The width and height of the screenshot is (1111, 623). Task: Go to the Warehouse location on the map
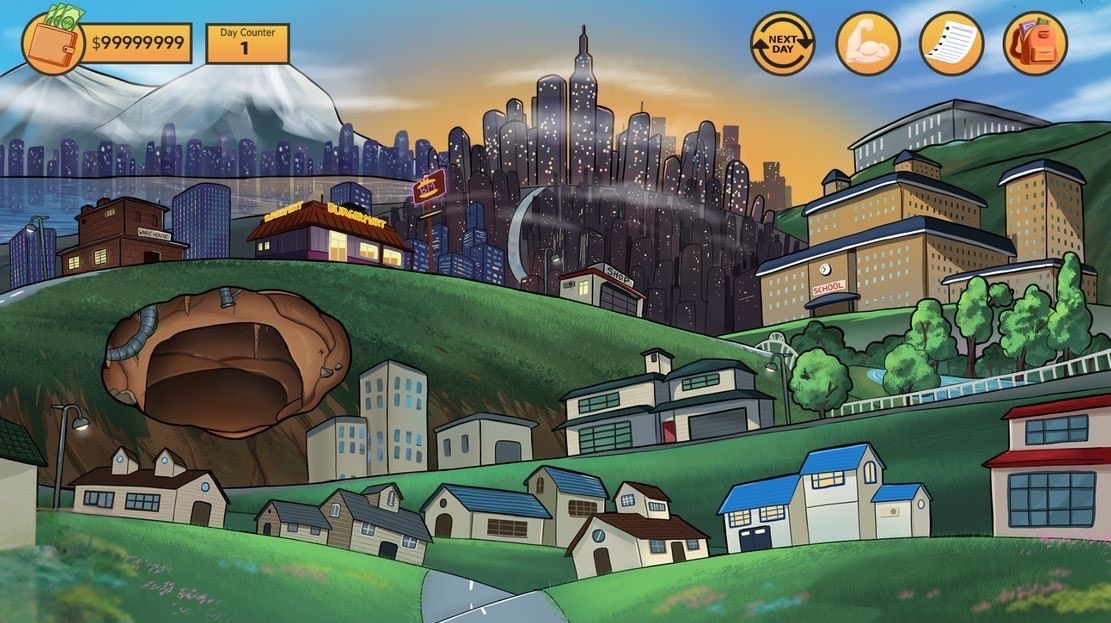coord(123,236)
